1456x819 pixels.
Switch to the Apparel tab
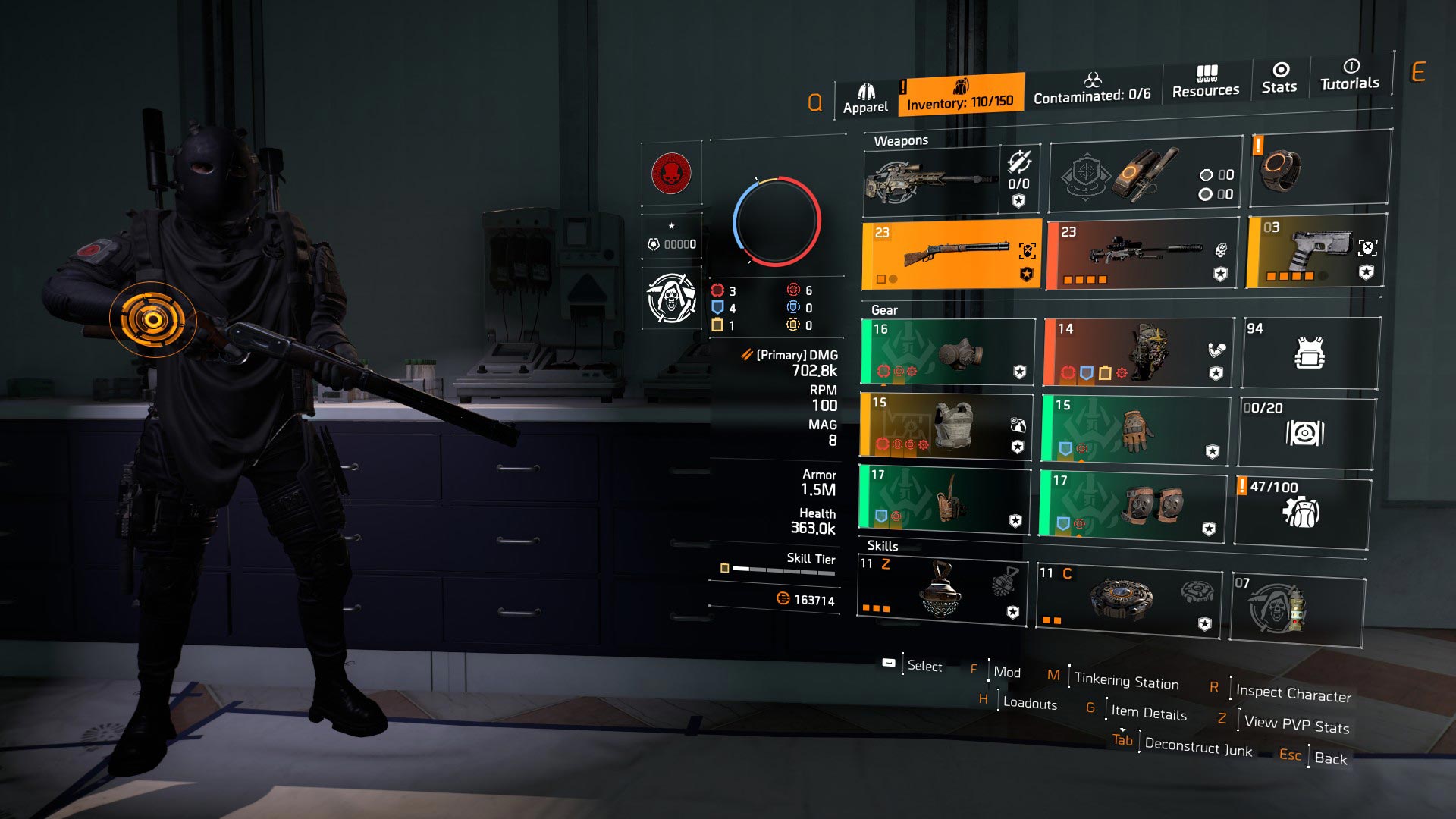[867, 93]
